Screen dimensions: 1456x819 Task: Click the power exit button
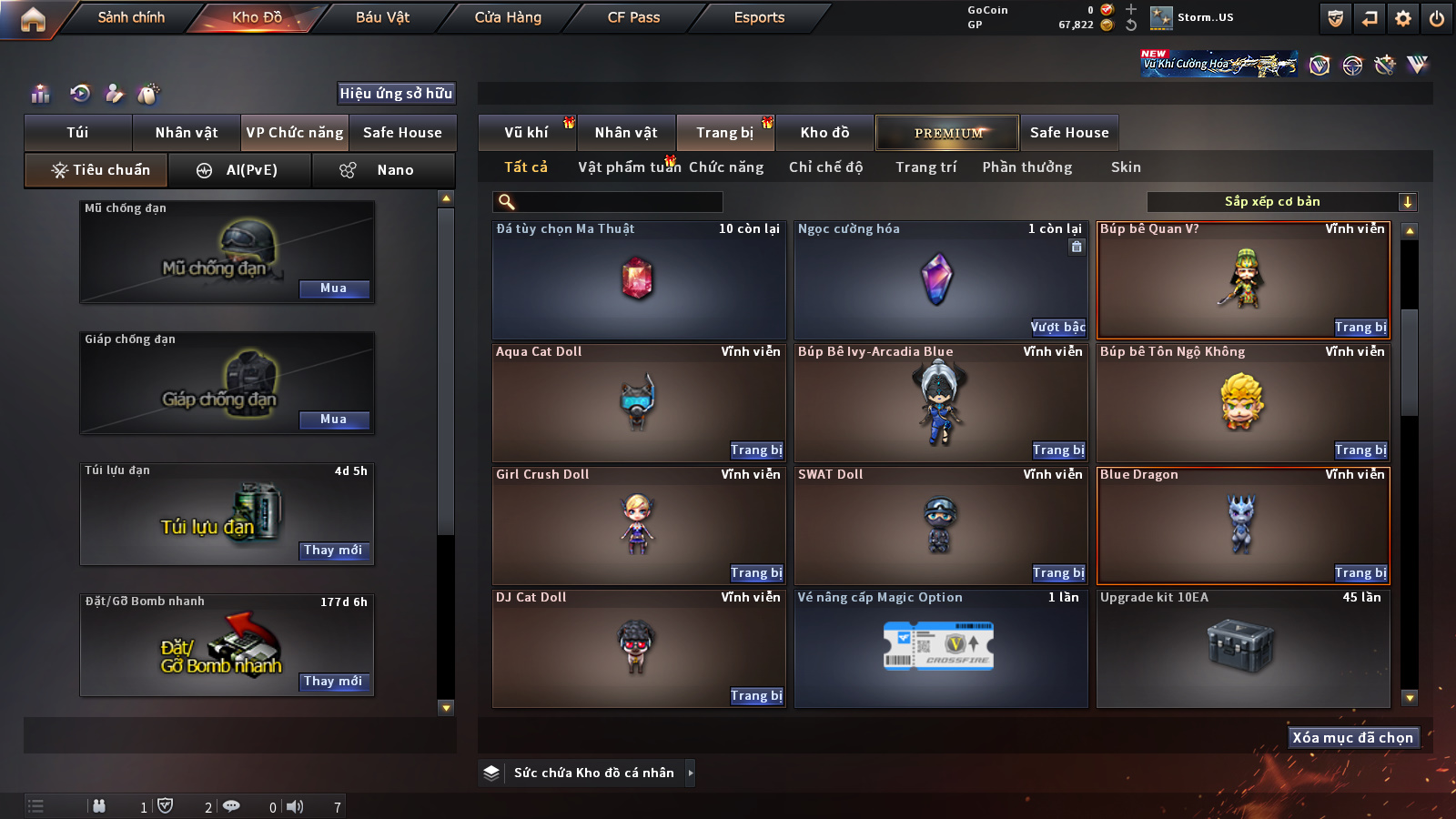1436,18
